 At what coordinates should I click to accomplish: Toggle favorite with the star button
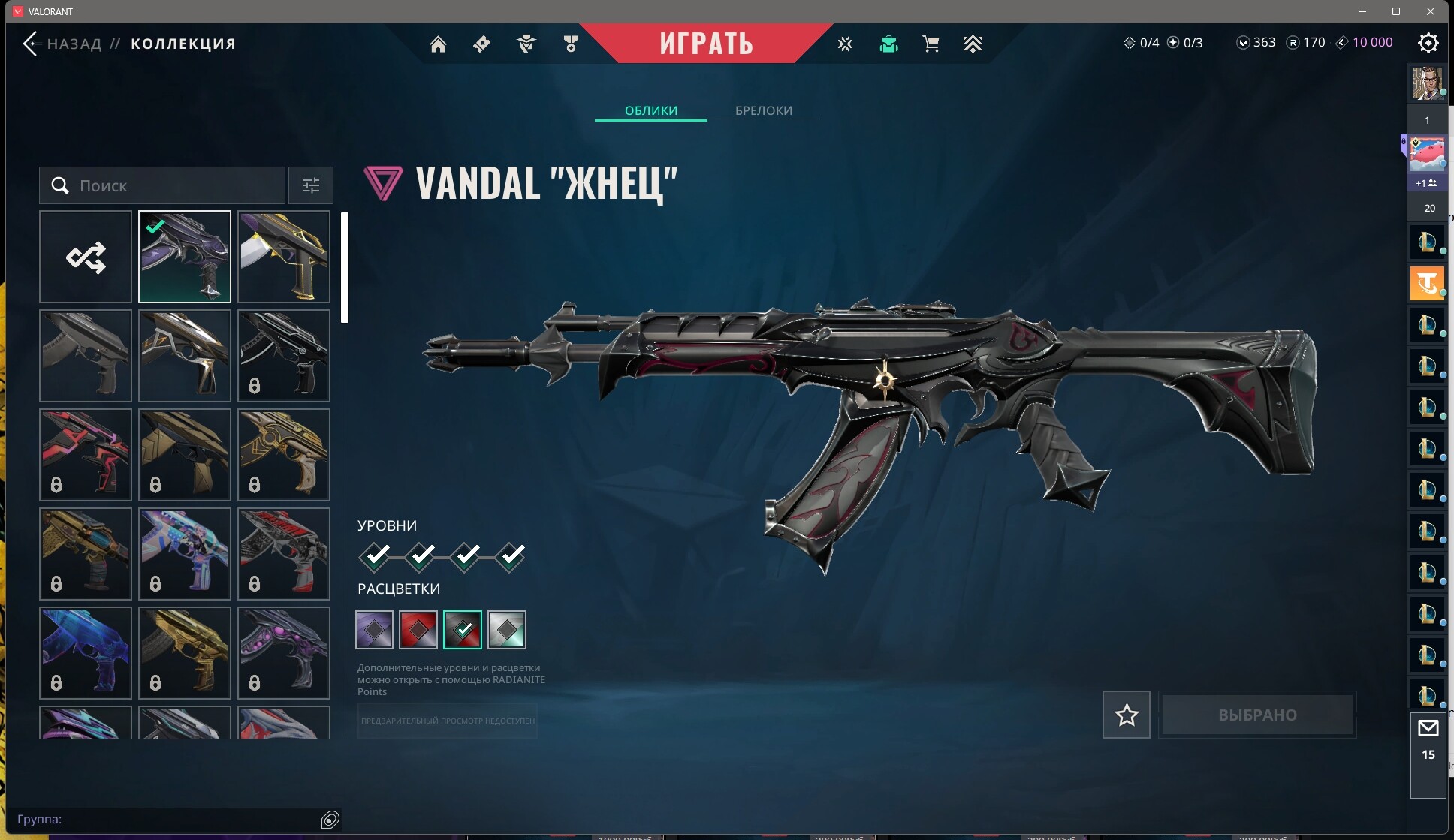[x=1125, y=715]
